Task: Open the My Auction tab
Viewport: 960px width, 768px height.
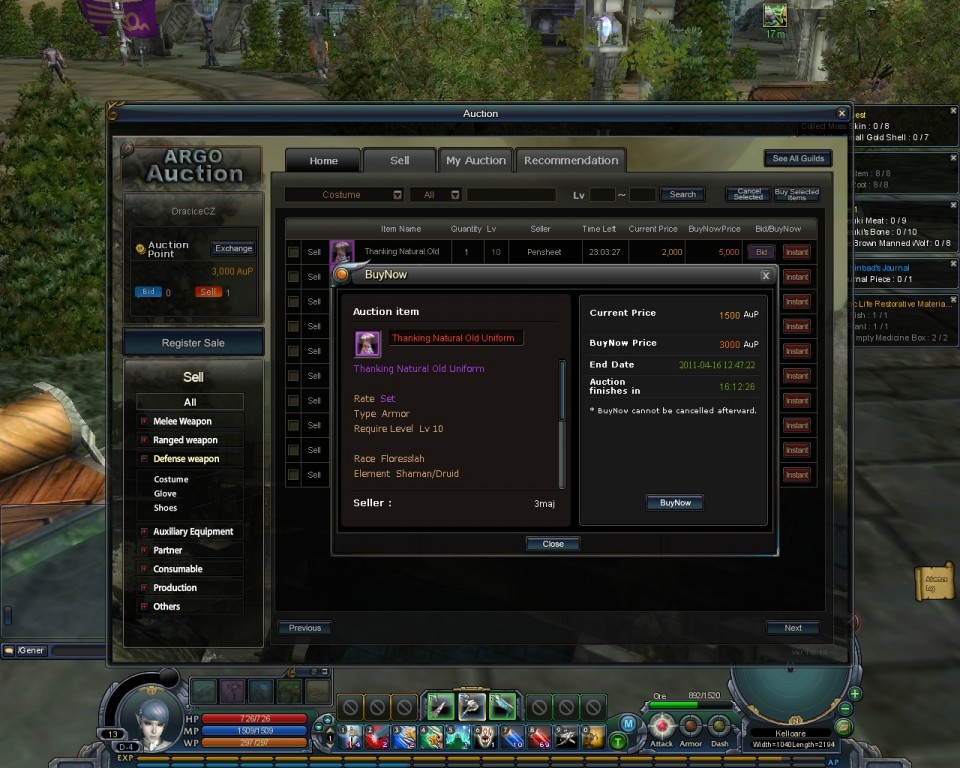Action: (x=476, y=161)
